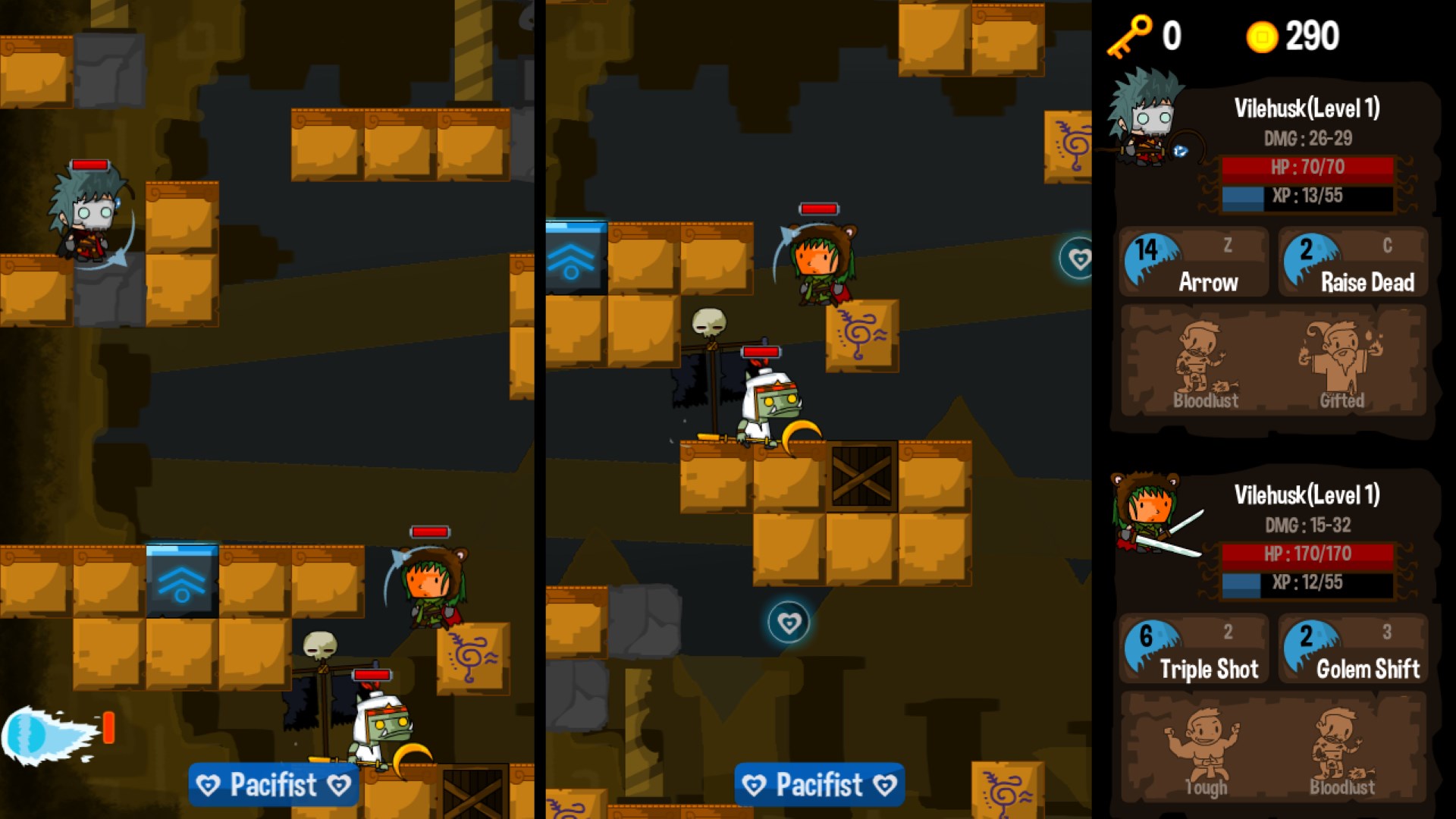Click the center Pacifist badge
This screenshot has height=819, width=1456.
click(819, 785)
